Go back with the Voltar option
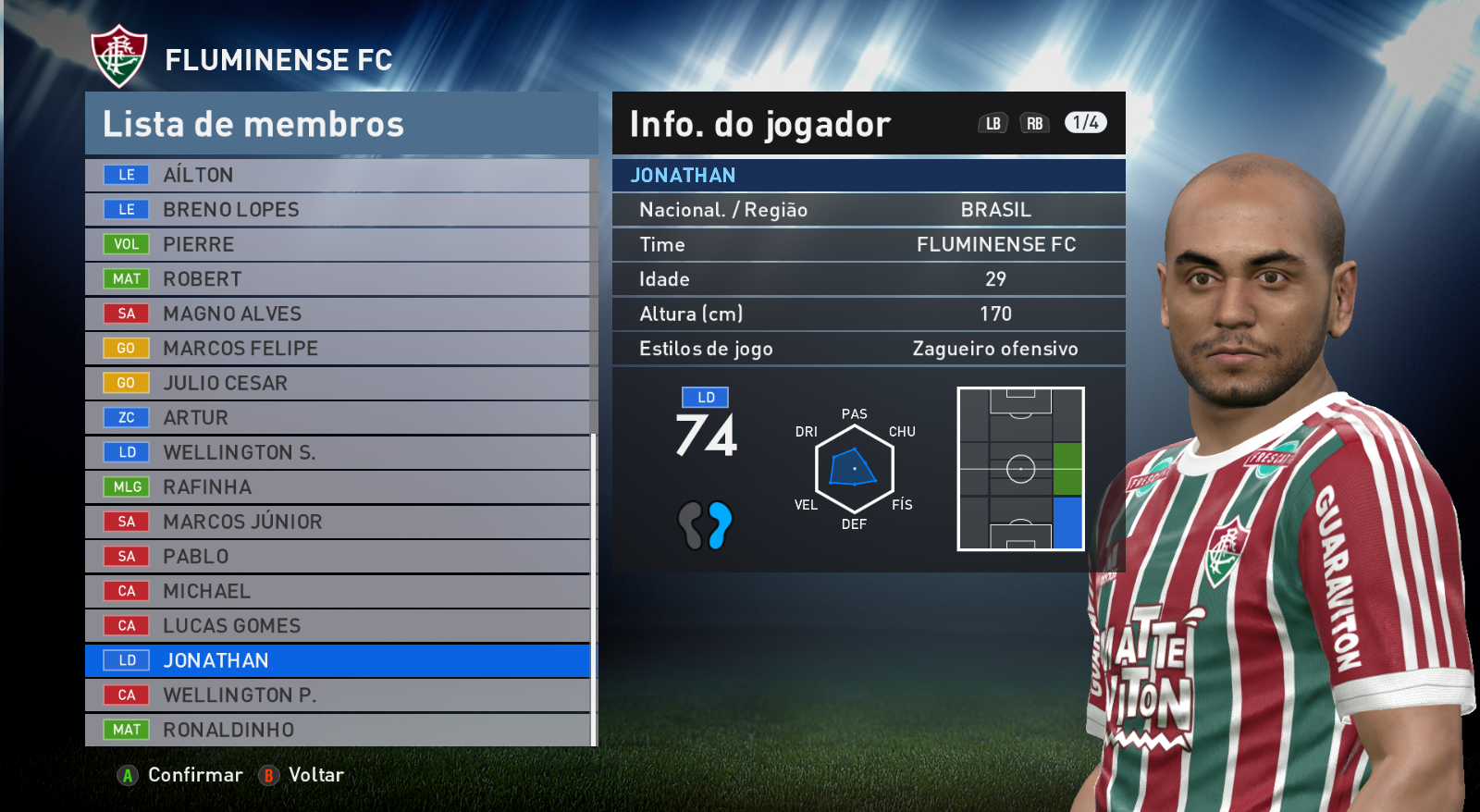 pyautogui.click(x=302, y=775)
